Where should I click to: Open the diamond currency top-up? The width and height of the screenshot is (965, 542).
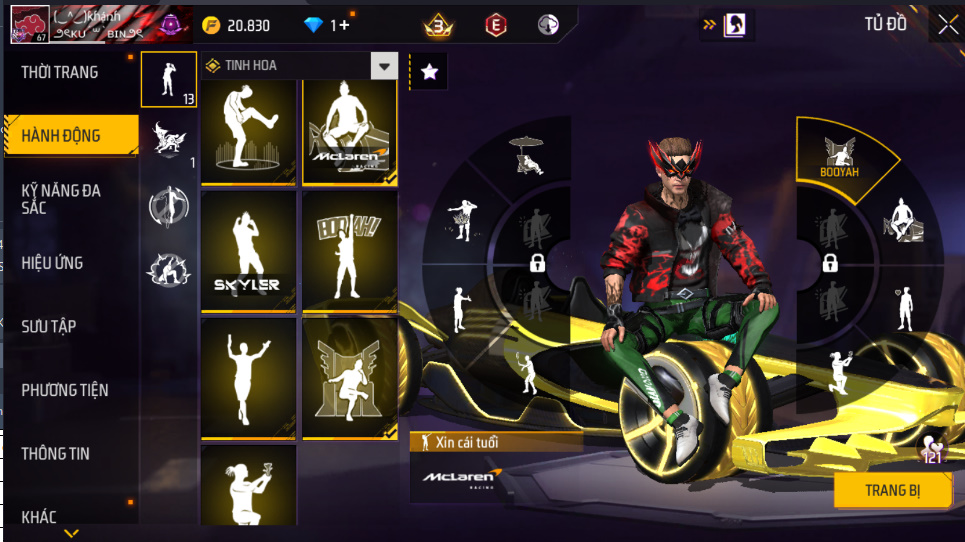[x=327, y=25]
